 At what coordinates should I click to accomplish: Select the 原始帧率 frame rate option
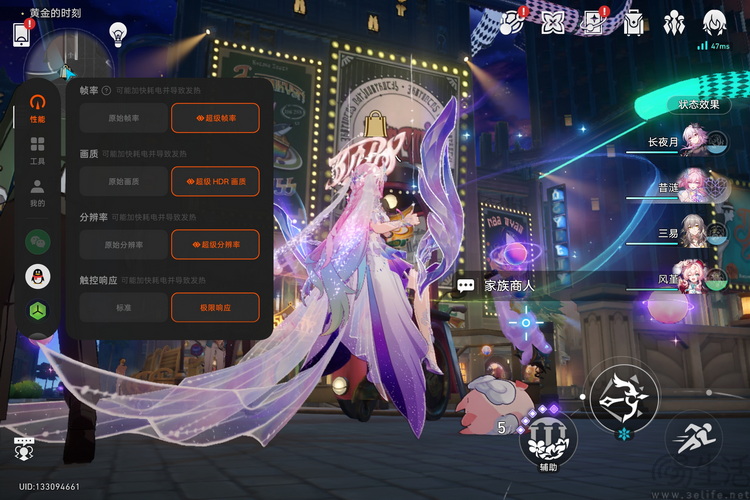124,118
